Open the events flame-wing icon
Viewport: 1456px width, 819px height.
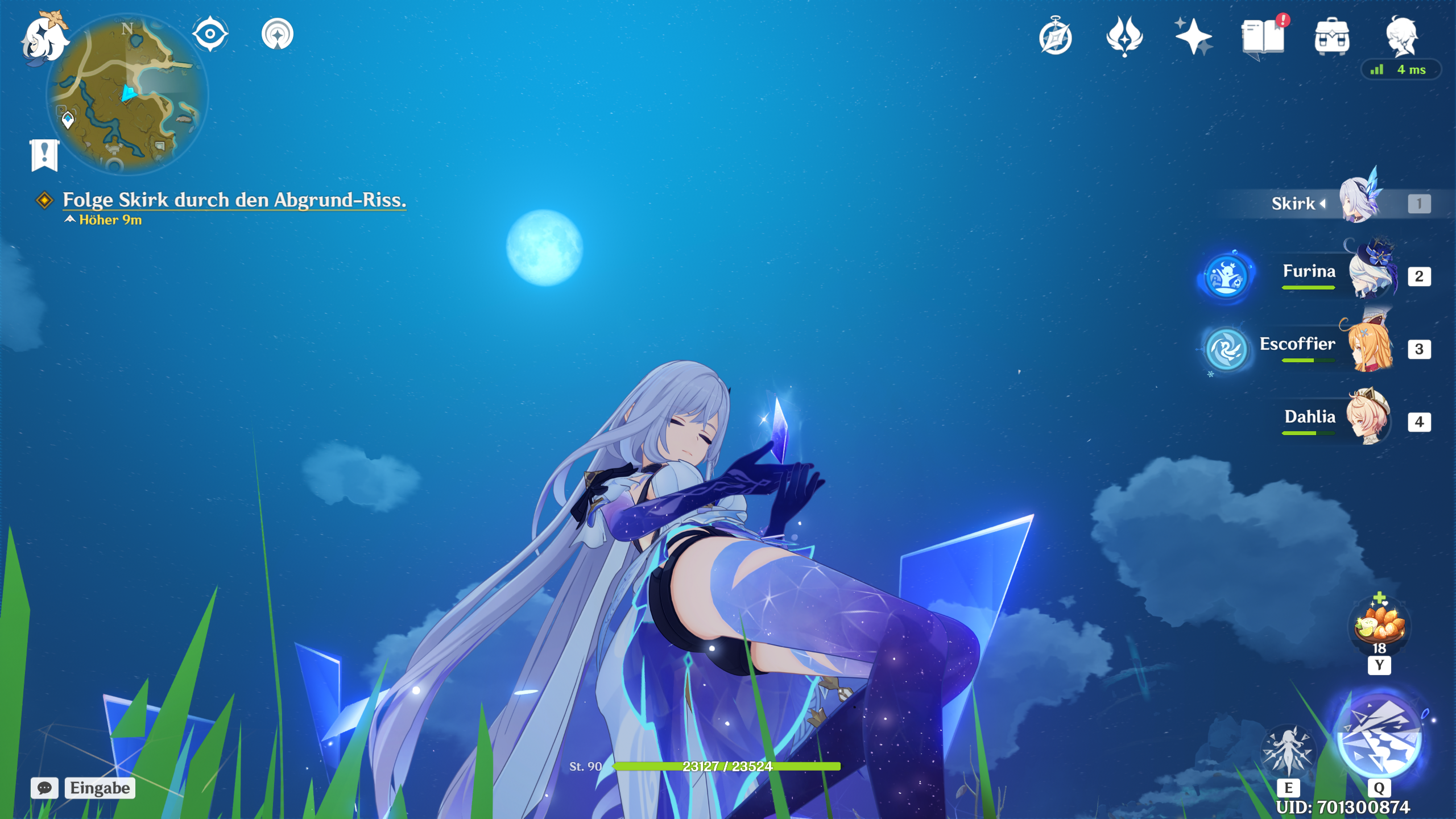pyautogui.click(x=1124, y=37)
